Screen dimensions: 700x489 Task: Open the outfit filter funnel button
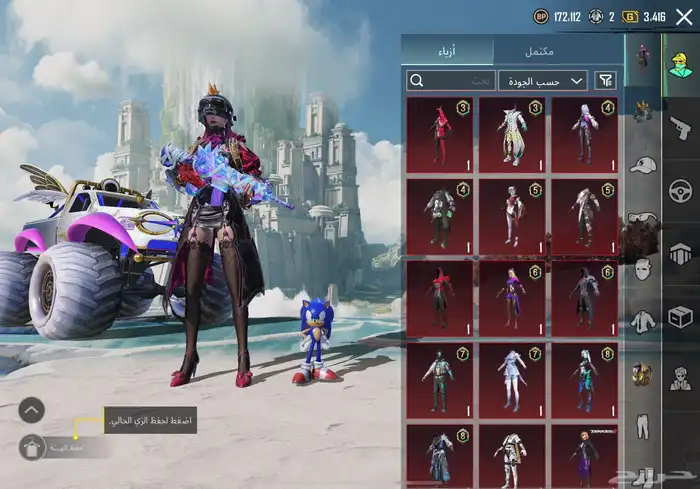606,81
